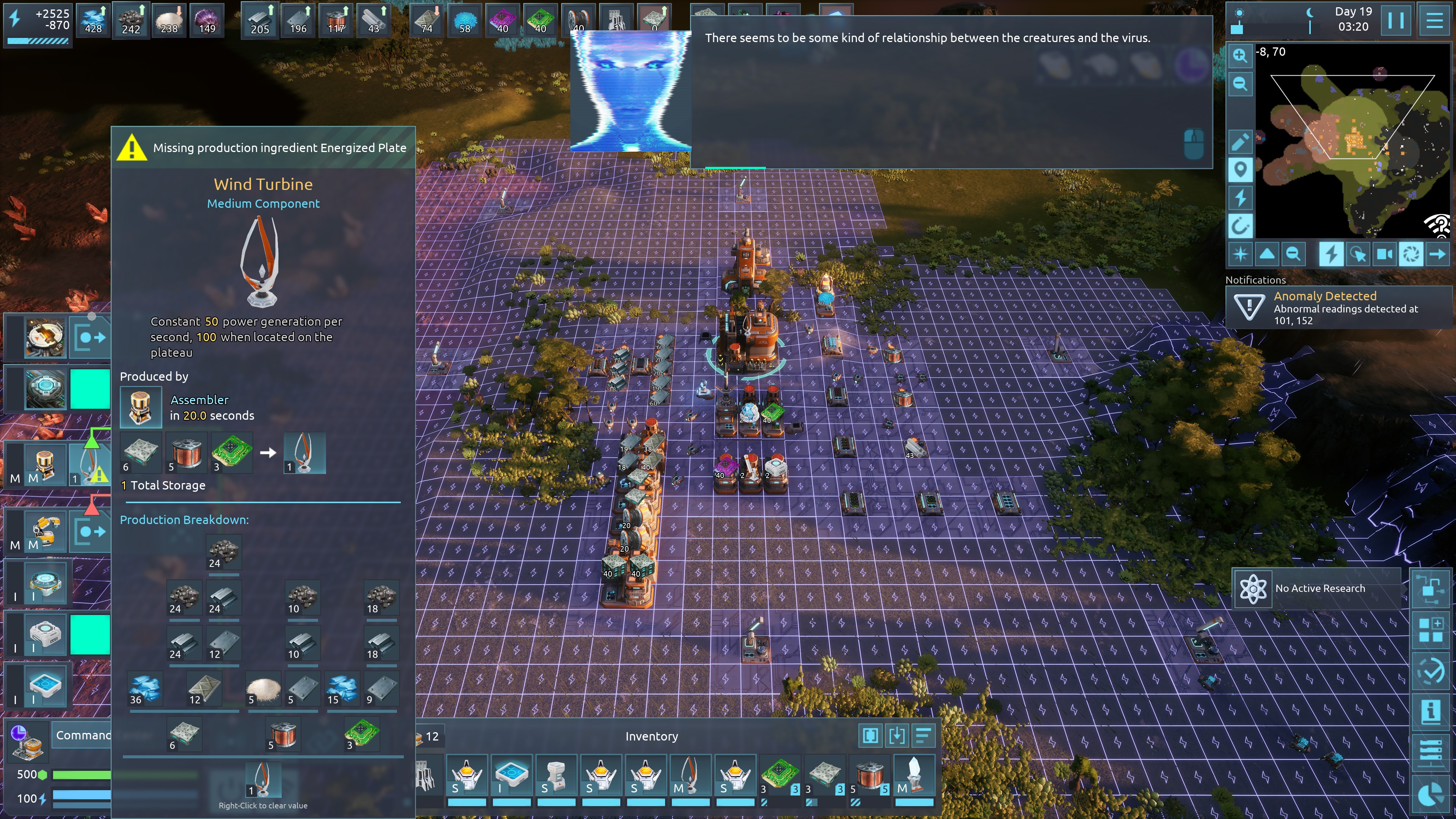The height and width of the screenshot is (819, 1456).
Task: Sort the inventory using the sort button
Action: click(923, 735)
